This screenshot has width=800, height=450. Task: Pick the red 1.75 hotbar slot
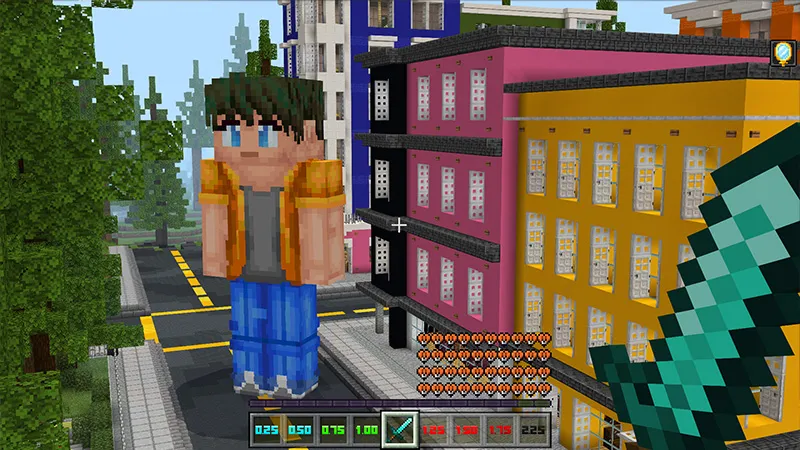(501, 430)
